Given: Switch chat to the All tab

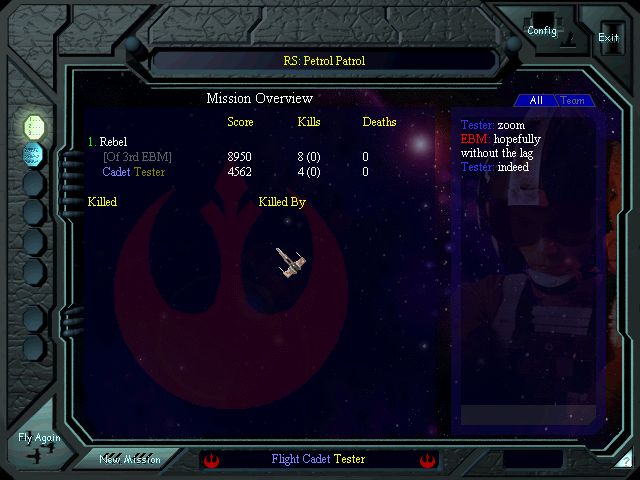Looking at the screenshot, I should tap(536, 101).
